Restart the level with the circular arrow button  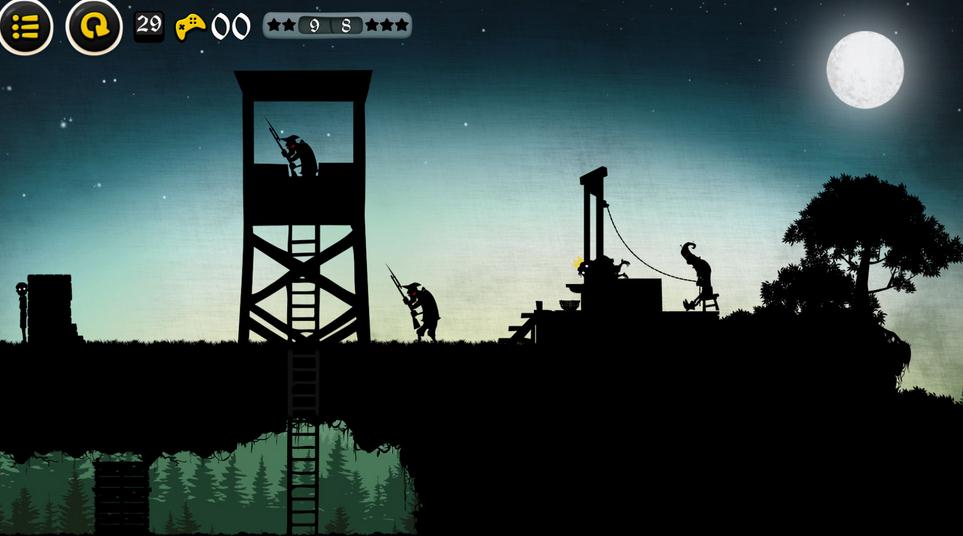(94, 26)
